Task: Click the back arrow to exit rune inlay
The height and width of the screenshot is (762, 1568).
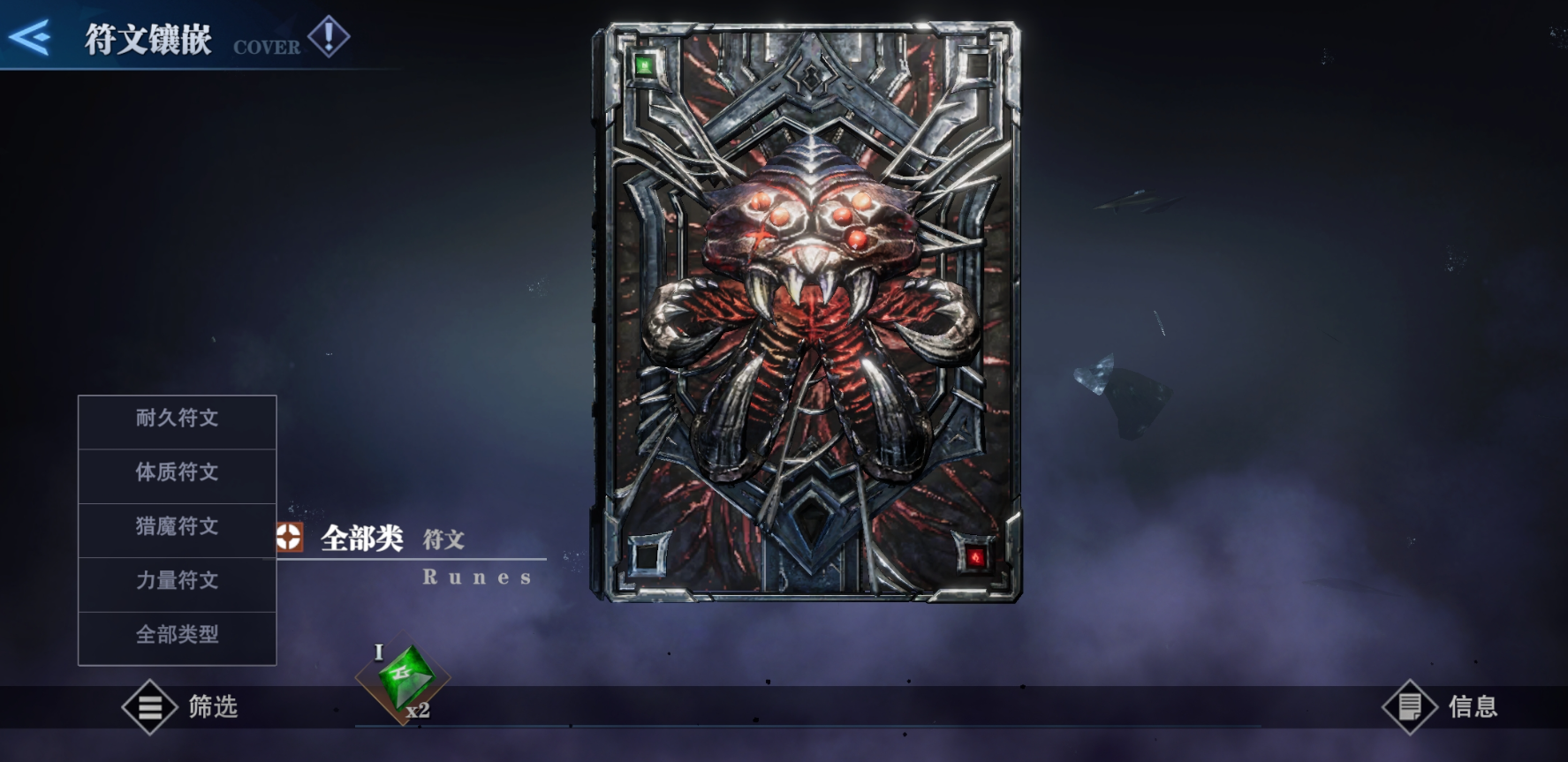Action: [x=31, y=38]
